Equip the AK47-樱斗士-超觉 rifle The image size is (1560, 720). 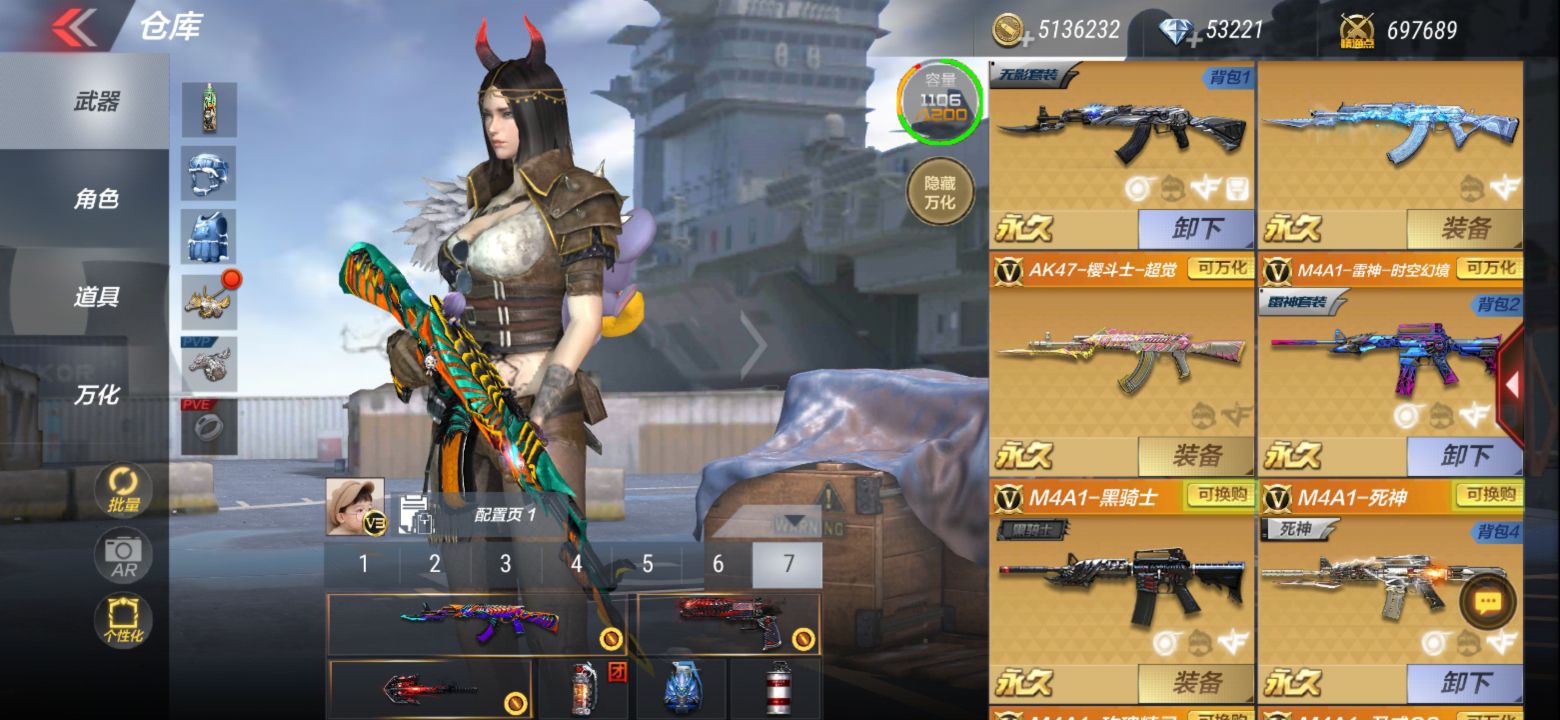point(1196,457)
